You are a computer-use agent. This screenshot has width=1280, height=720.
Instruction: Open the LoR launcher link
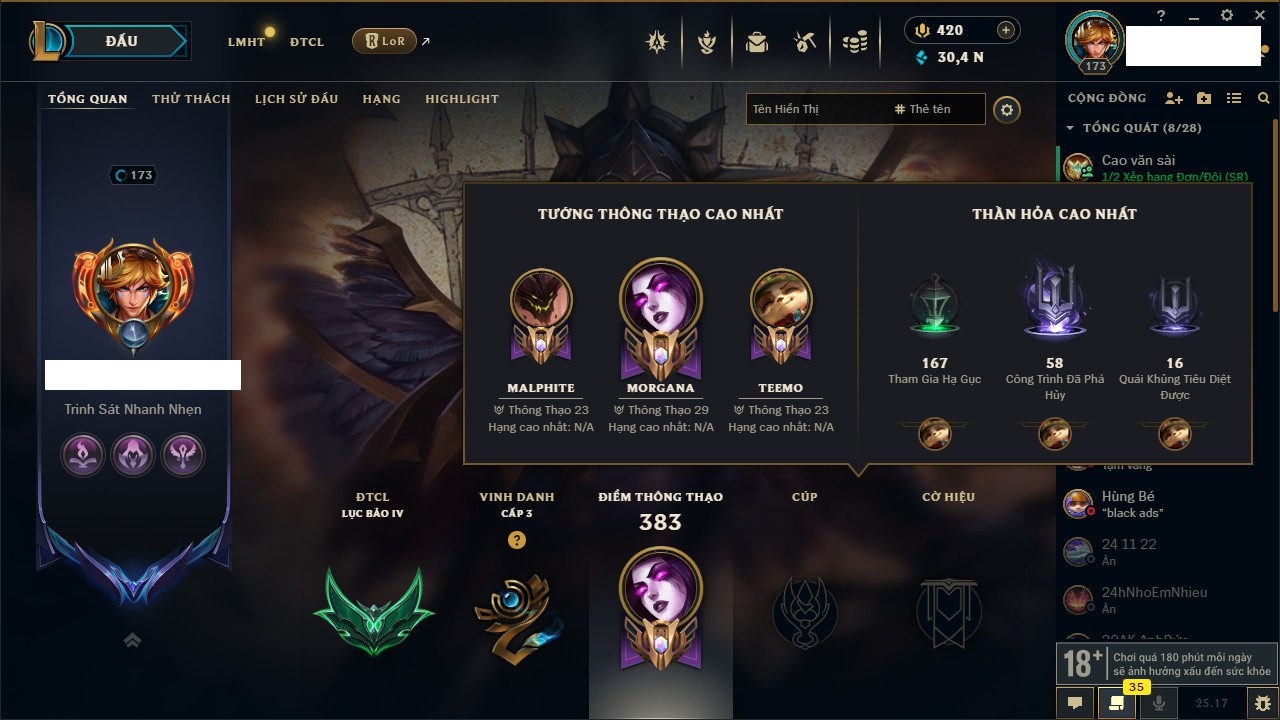pos(384,41)
